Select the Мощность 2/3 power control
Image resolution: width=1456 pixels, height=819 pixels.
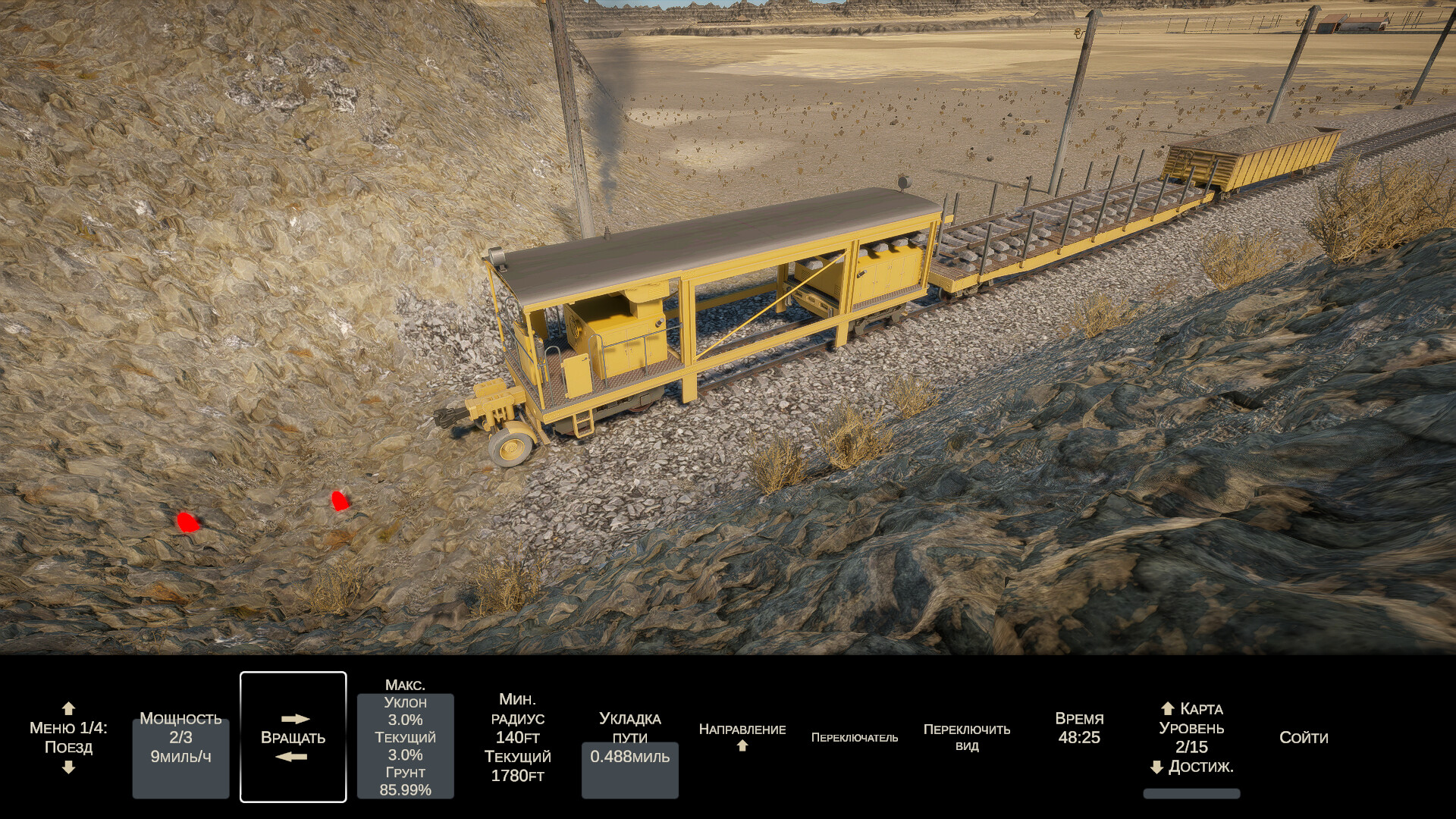(180, 738)
